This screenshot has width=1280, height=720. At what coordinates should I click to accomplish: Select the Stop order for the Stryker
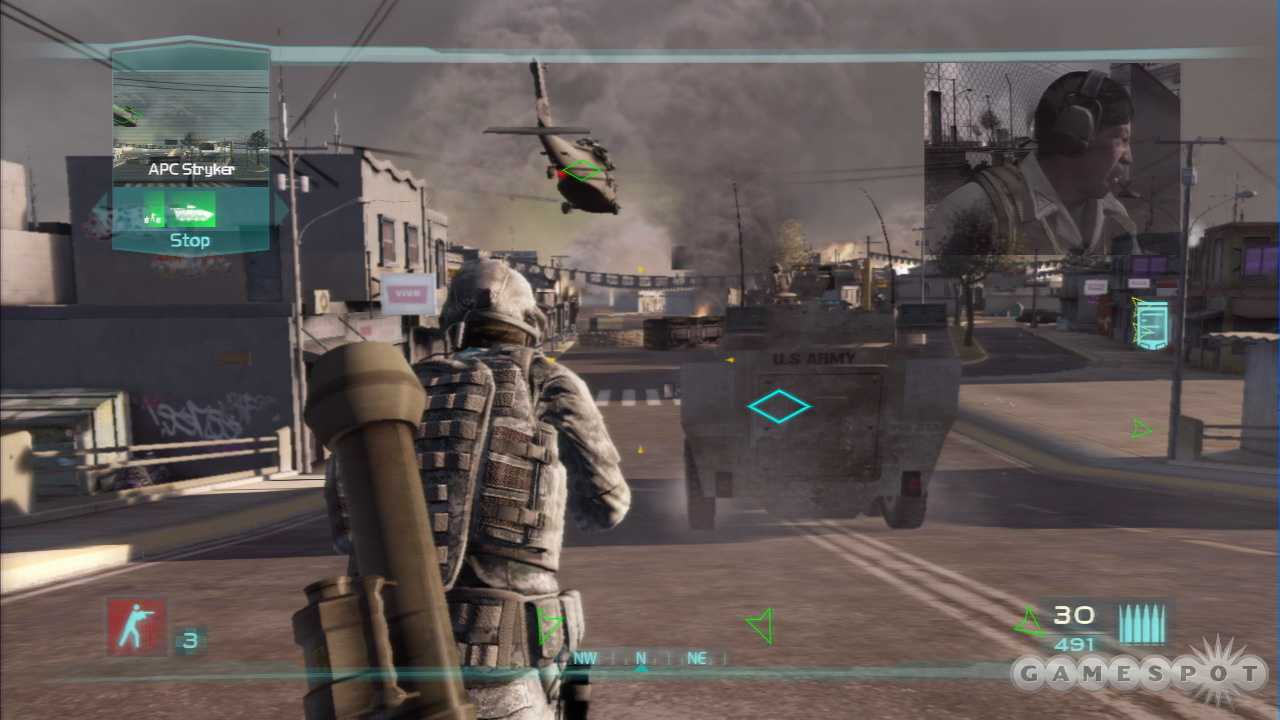(190, 240)
